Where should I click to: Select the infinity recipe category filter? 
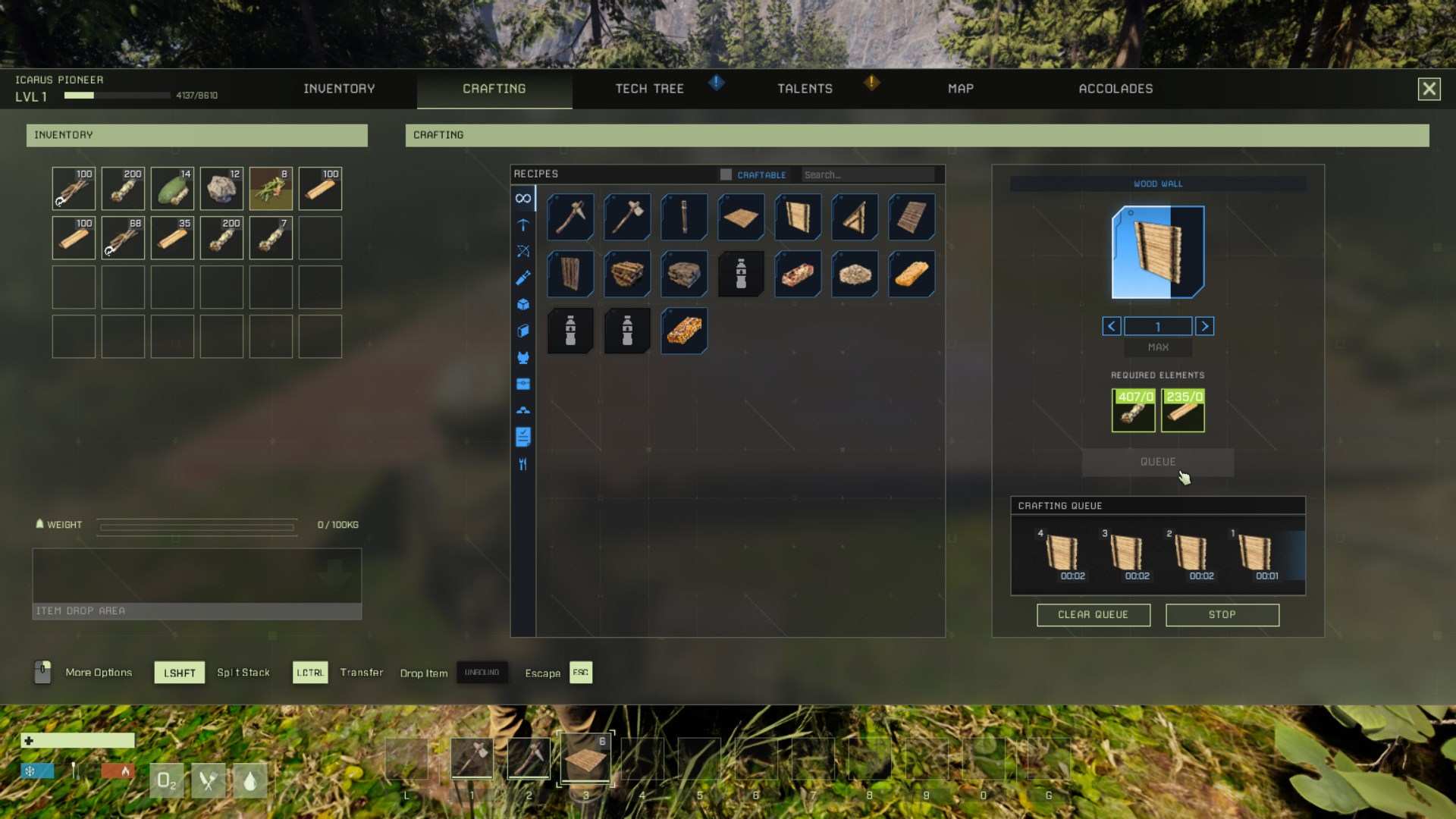tap(523, 199)
